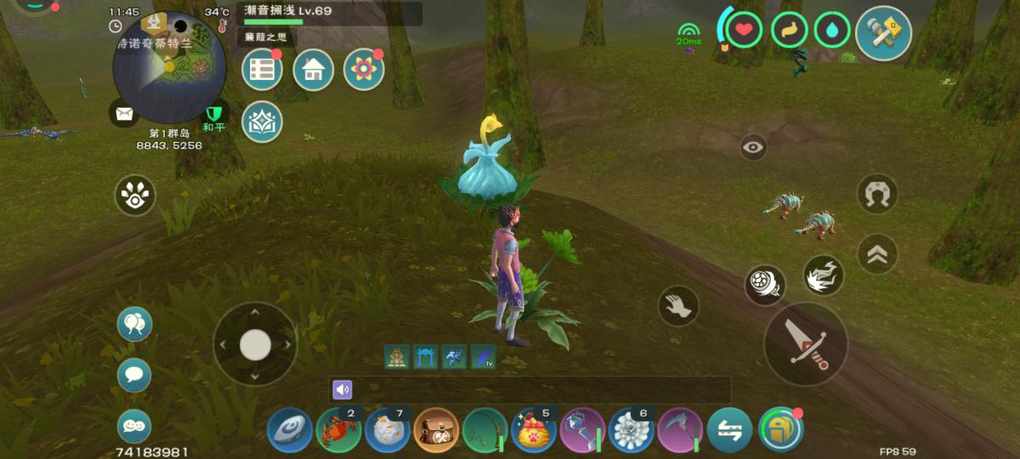This screenshot has width=1020, height=459.
Task: Toggle the eye view button
Action: click(x=754, y=148)
